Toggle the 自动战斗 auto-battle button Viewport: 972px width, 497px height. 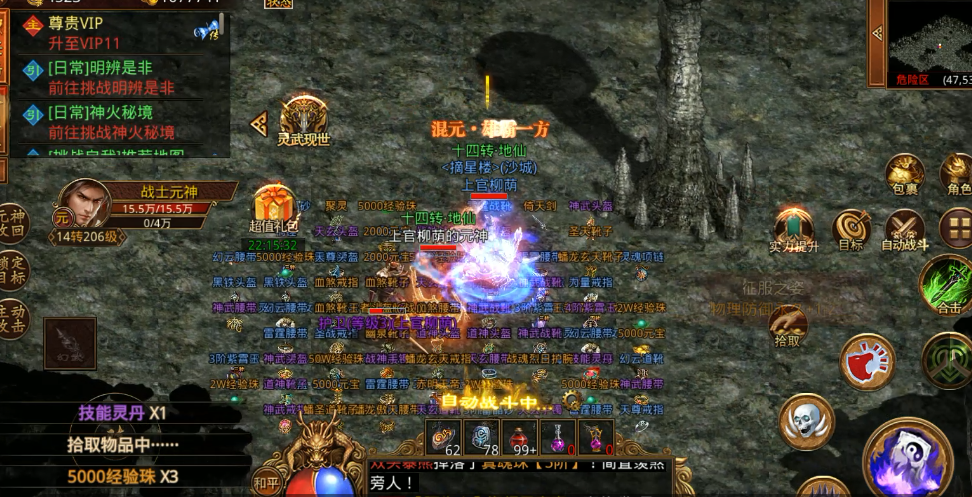click(x=904, y=227)
